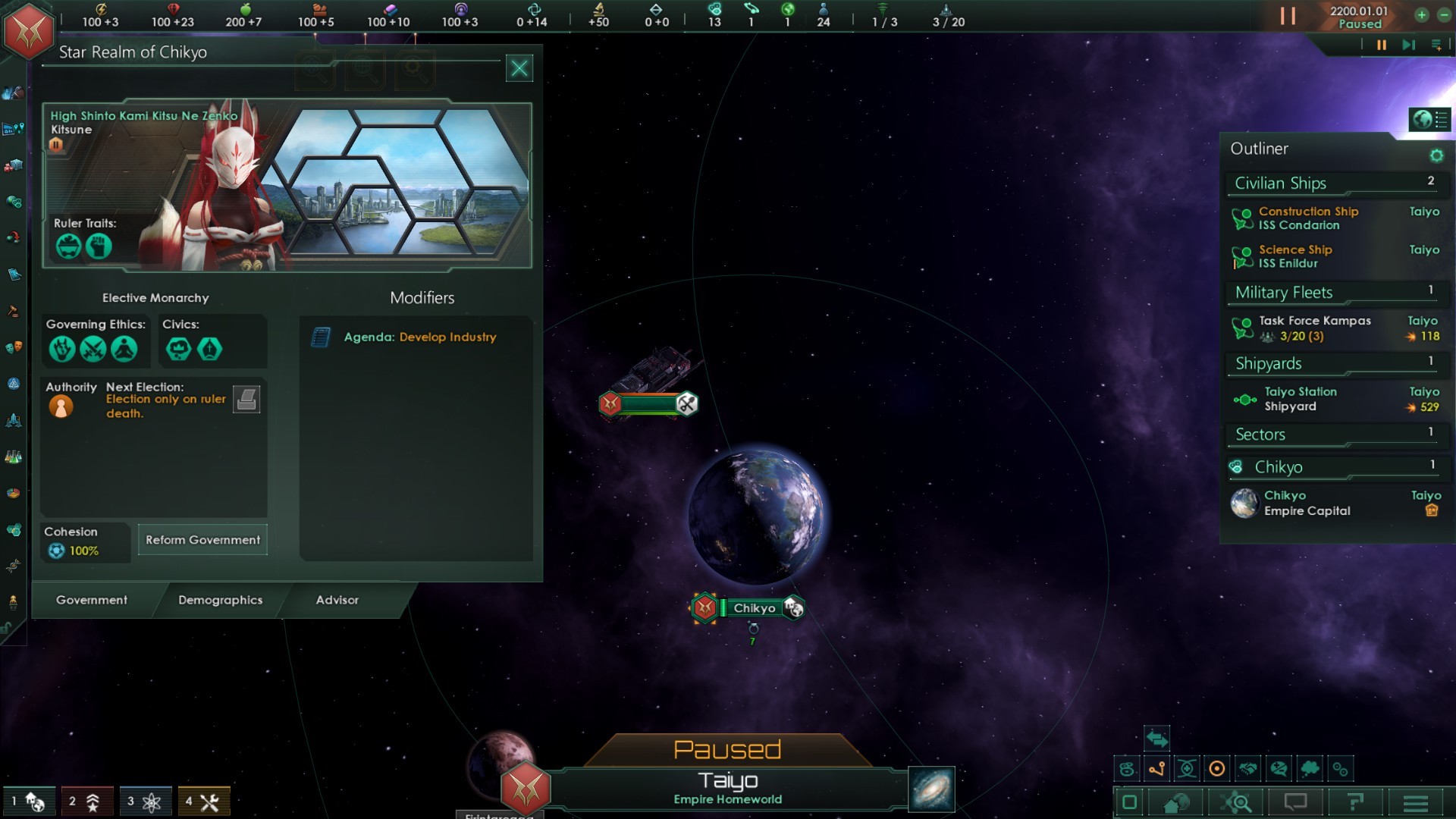This screenshot has width=1456, height=819.
Task: Increase game speed with plus button
Action: [1421, 15]
